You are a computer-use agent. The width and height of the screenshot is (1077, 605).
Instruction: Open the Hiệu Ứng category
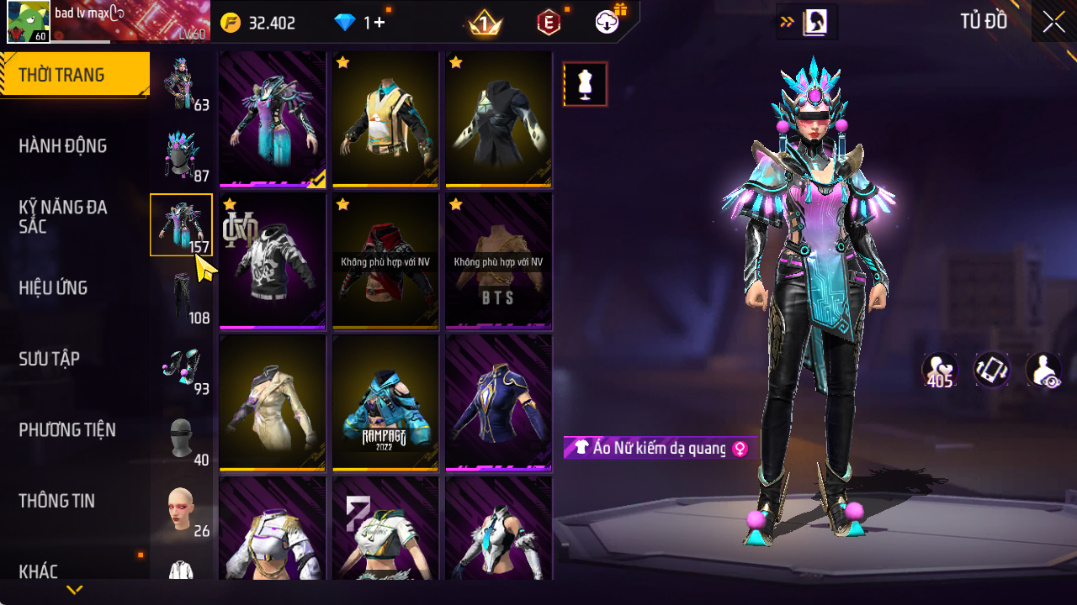53,288
